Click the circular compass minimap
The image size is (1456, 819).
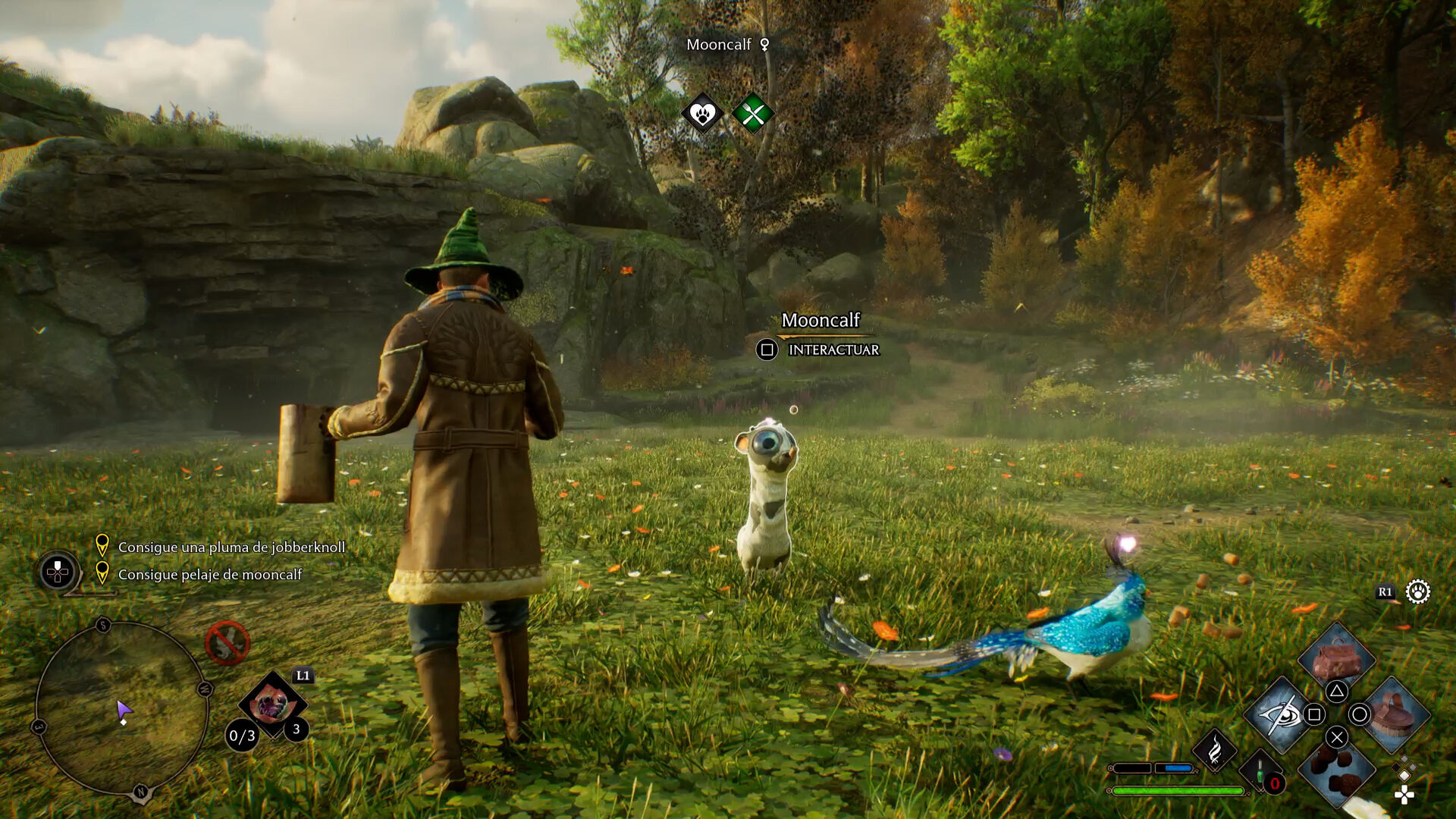[121, 708]
